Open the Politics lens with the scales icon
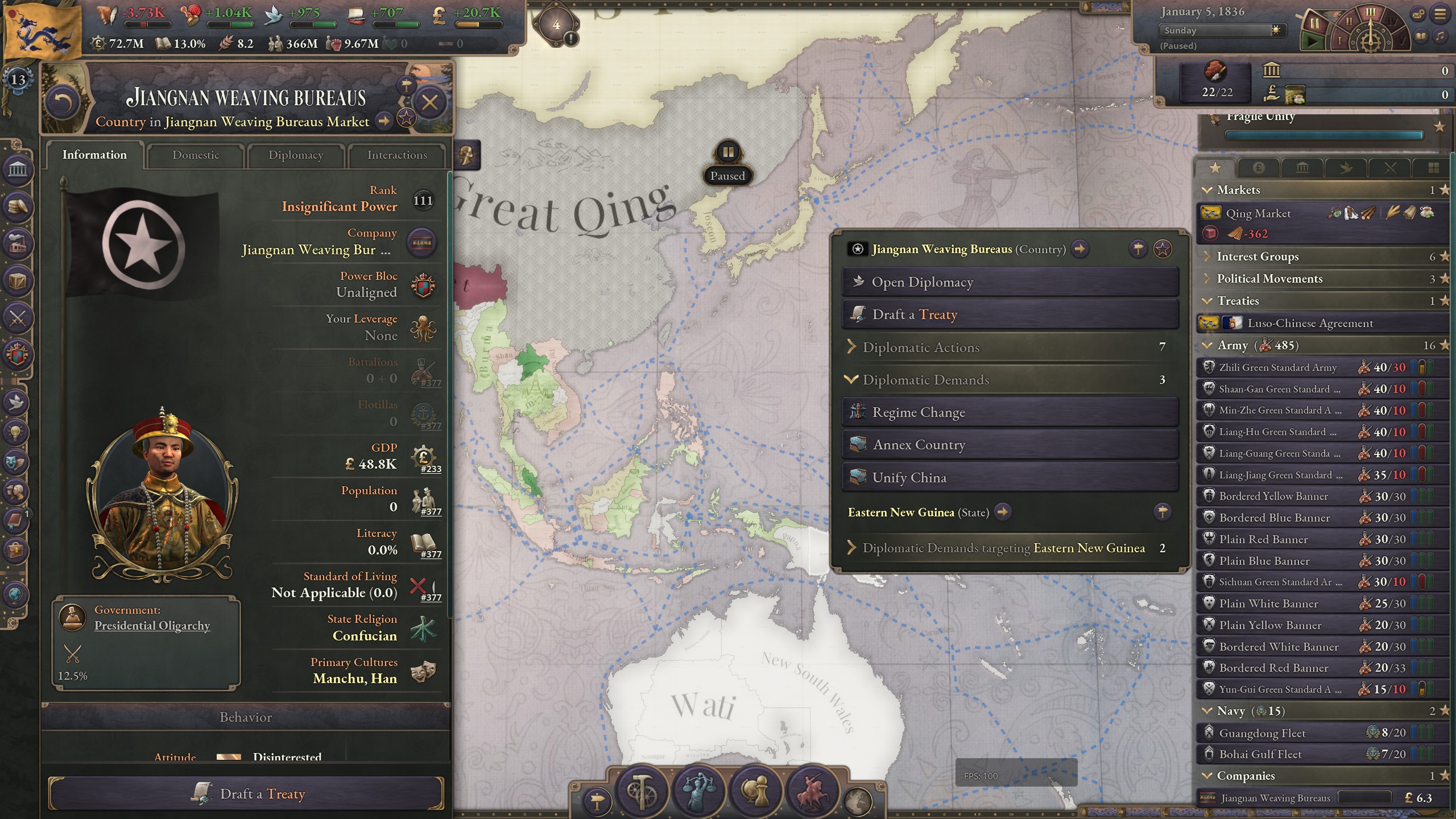The image size is (1456, 819). 699,792
